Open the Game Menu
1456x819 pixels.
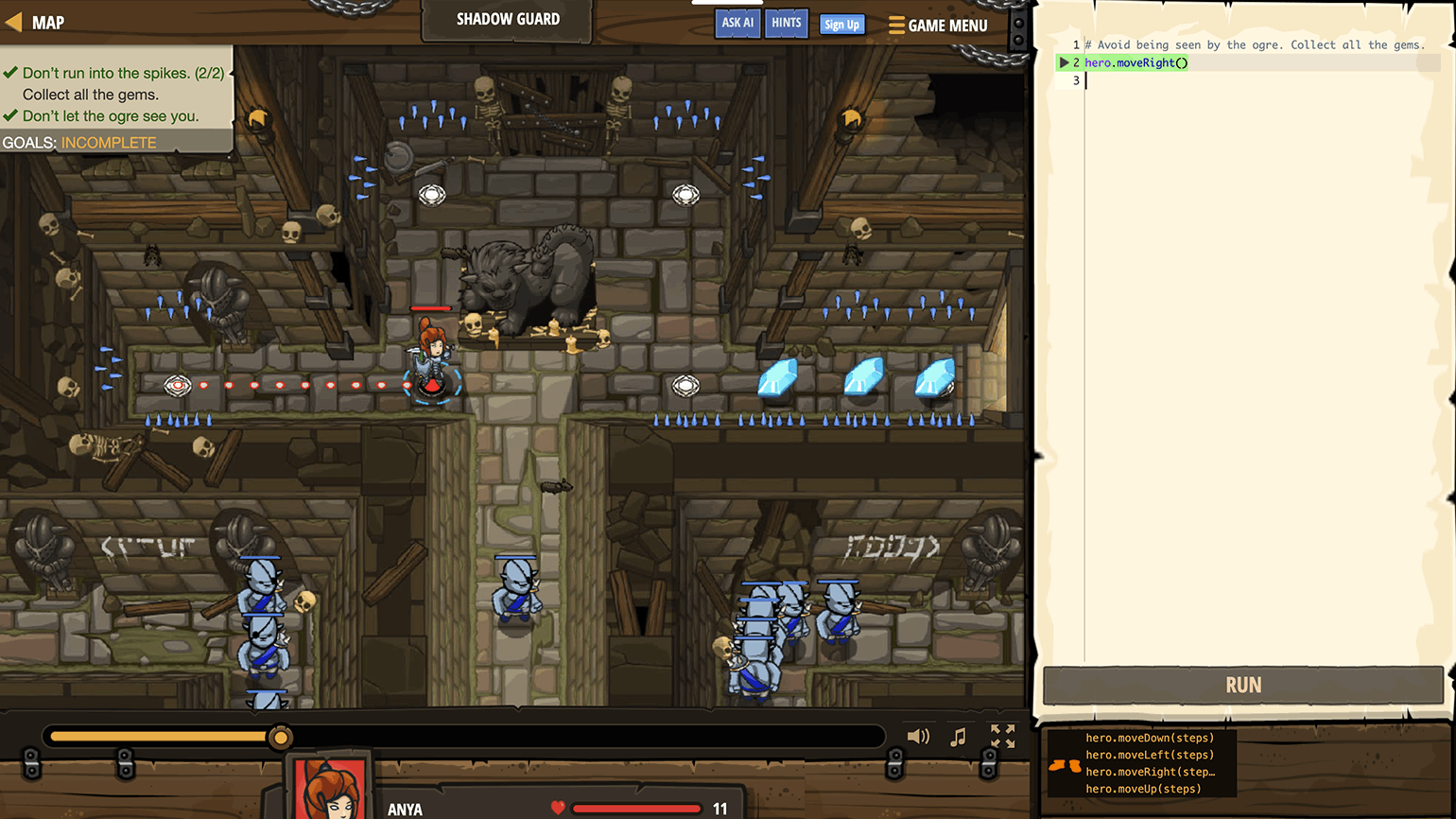pyautogui.click(x=938, y=26)
